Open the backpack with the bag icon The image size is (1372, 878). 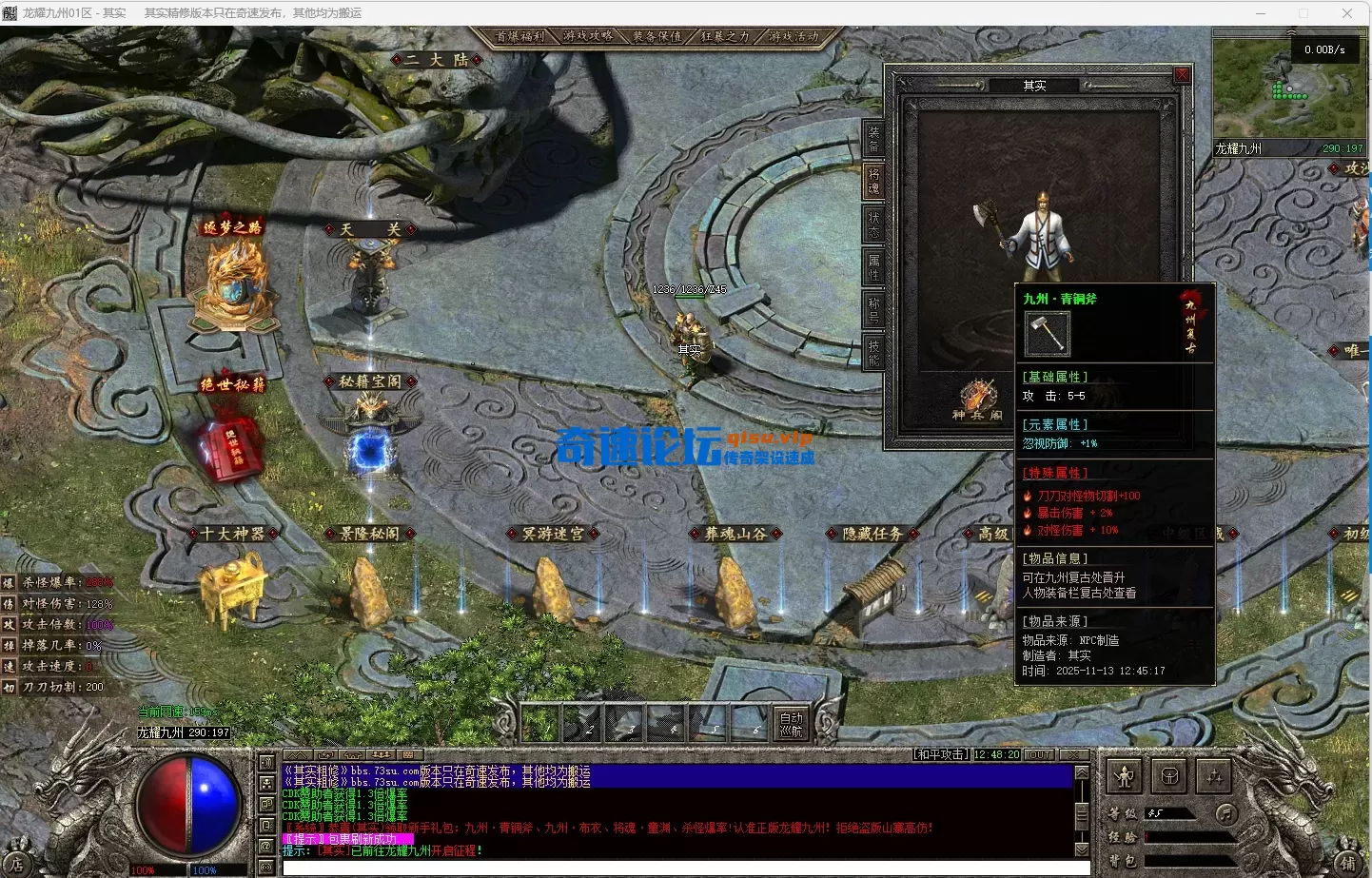coord(1169,774)
